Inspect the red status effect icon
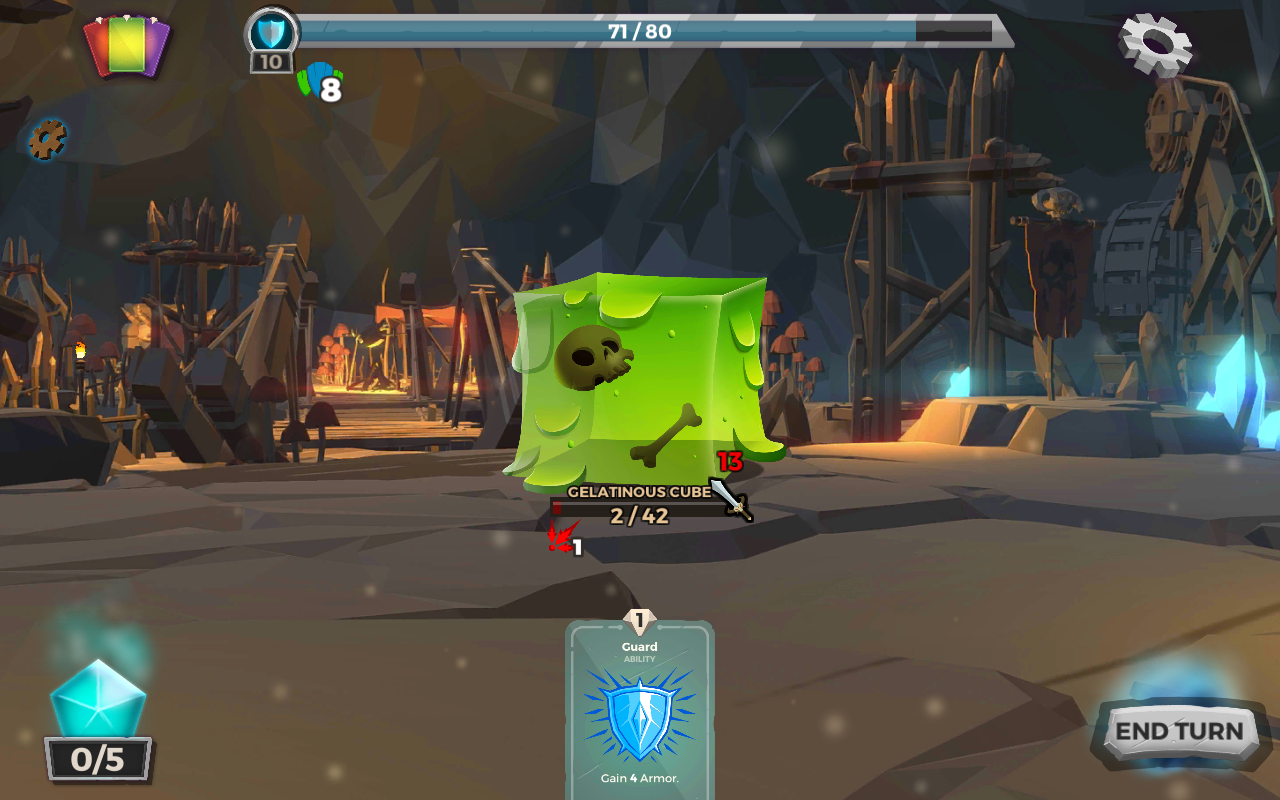1280x800 pixels. 561,540
